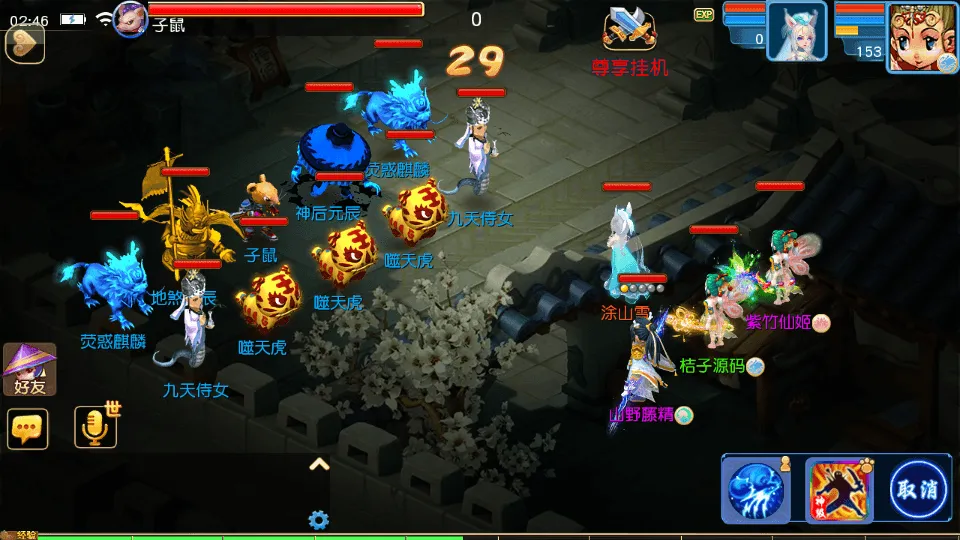
Task: Expand the panel with the up arrow
Action: click(x=319, y=463)
